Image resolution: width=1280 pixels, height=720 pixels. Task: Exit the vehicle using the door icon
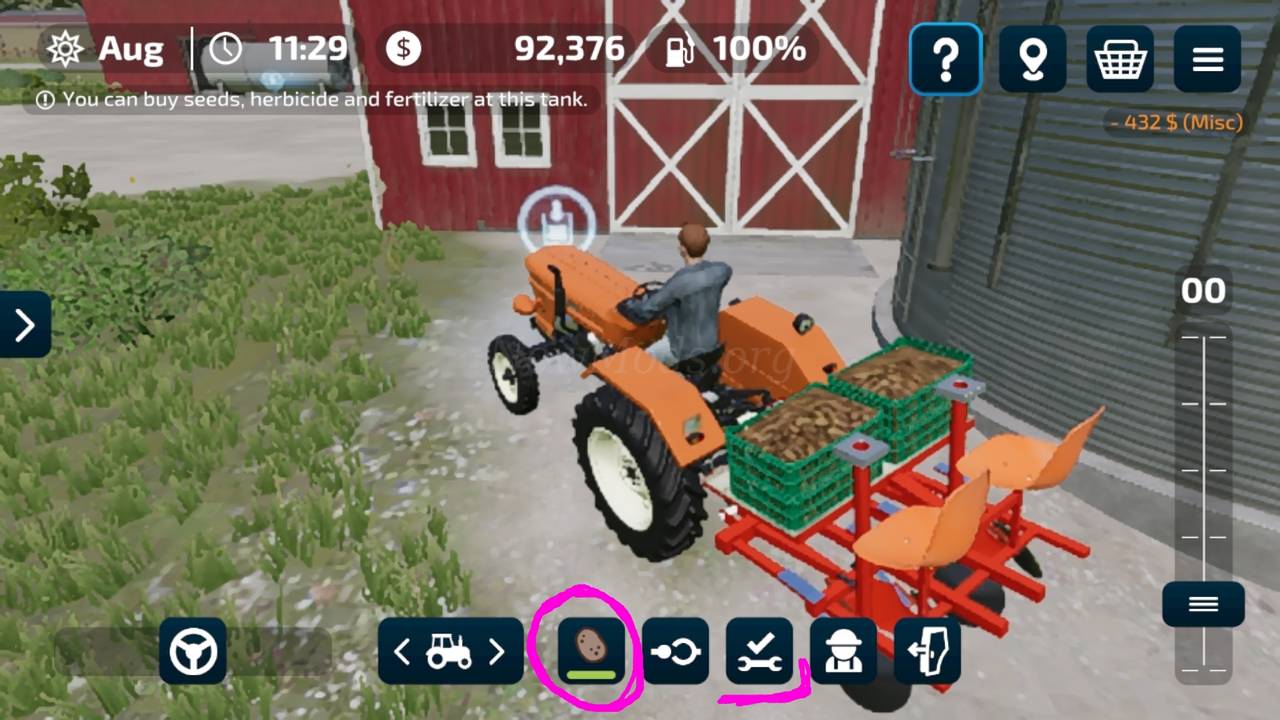coord(927,651)
